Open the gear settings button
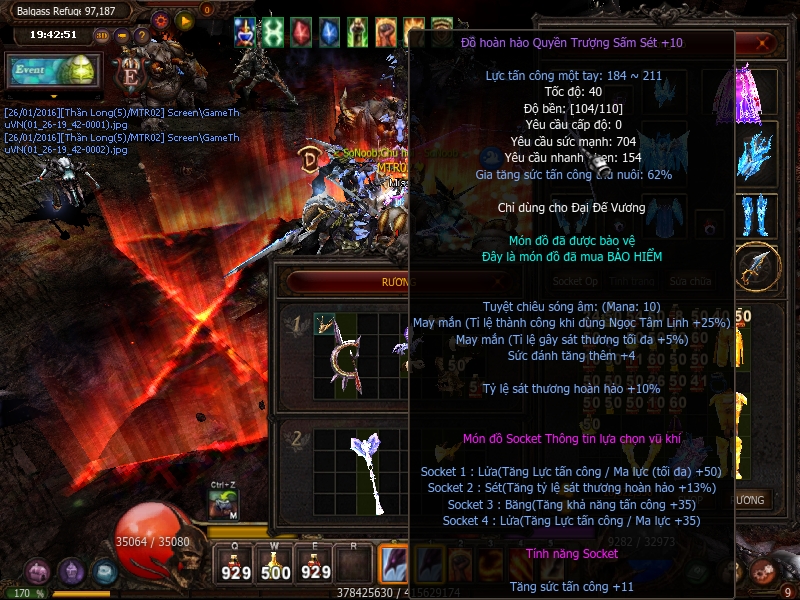This screenshot has width=800, height=600. tap(161, 19)
